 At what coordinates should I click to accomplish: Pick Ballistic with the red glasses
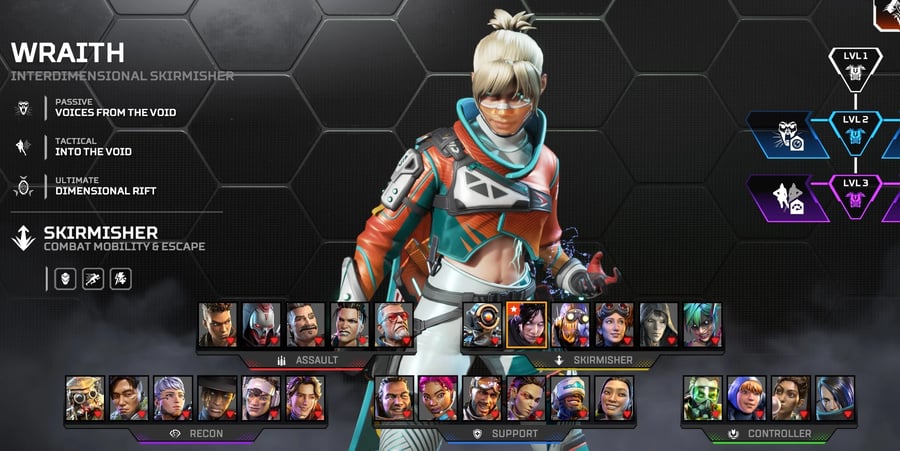tap(394, 325)
